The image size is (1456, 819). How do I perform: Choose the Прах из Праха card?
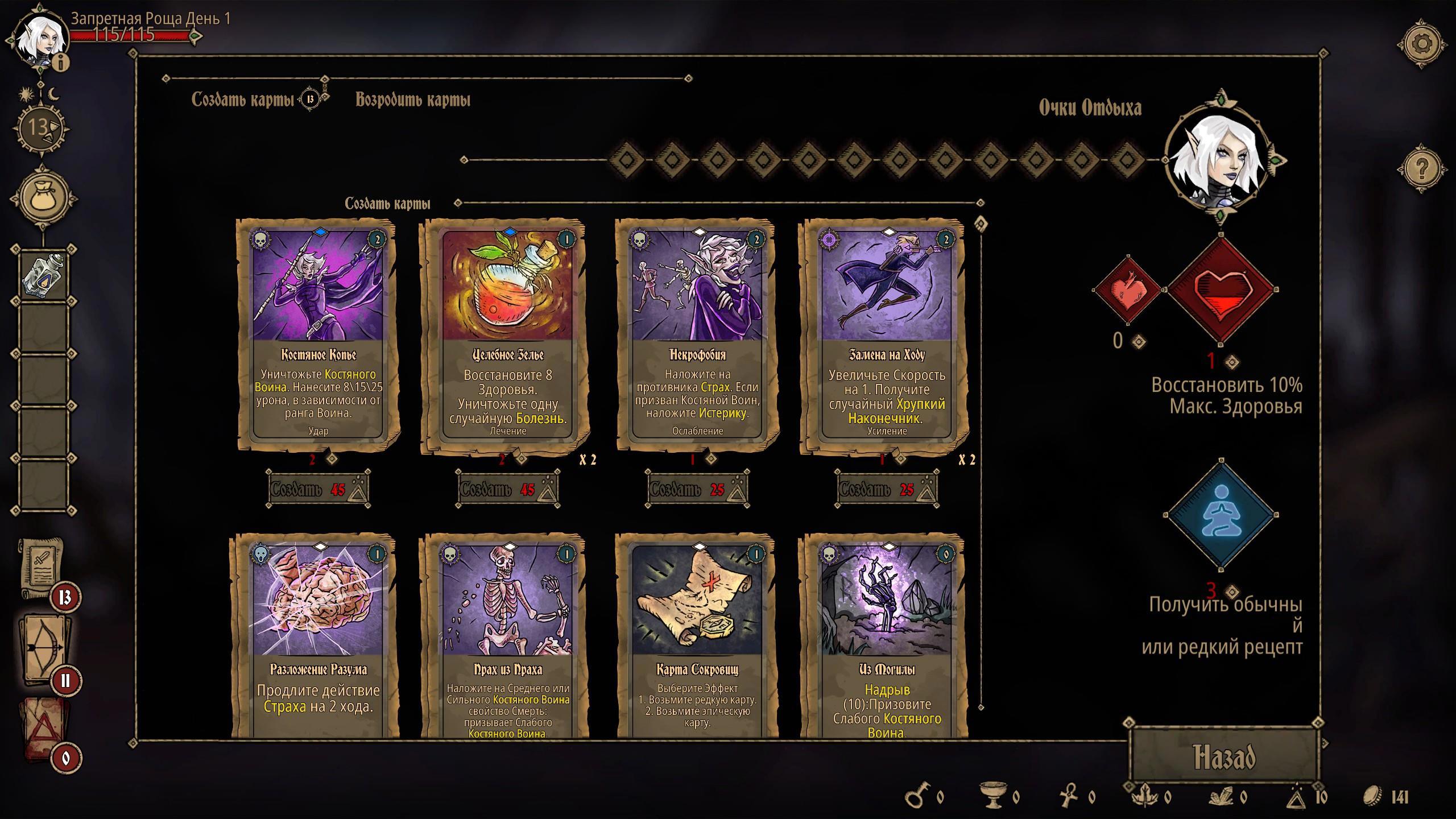coord(508,637)
